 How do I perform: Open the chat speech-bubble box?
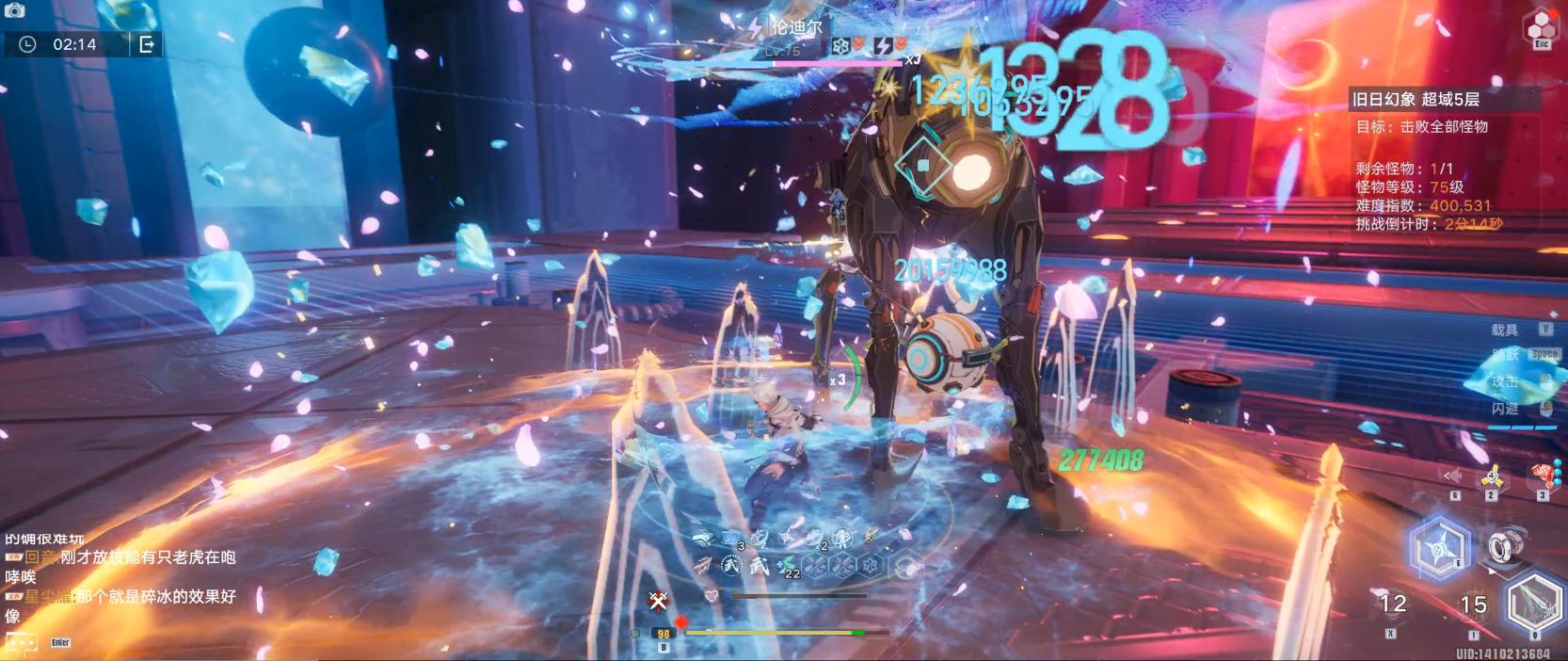pos(22,642)
